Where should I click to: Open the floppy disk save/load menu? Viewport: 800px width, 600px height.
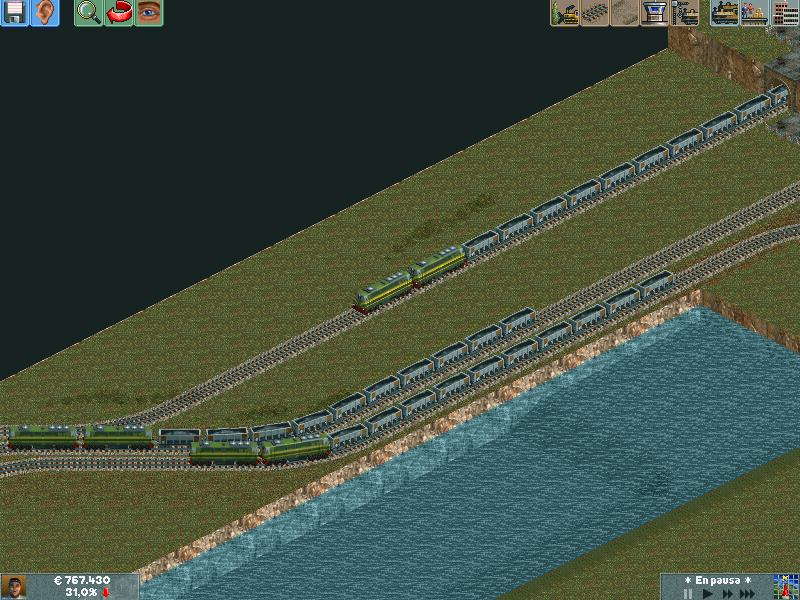point(15,13)
